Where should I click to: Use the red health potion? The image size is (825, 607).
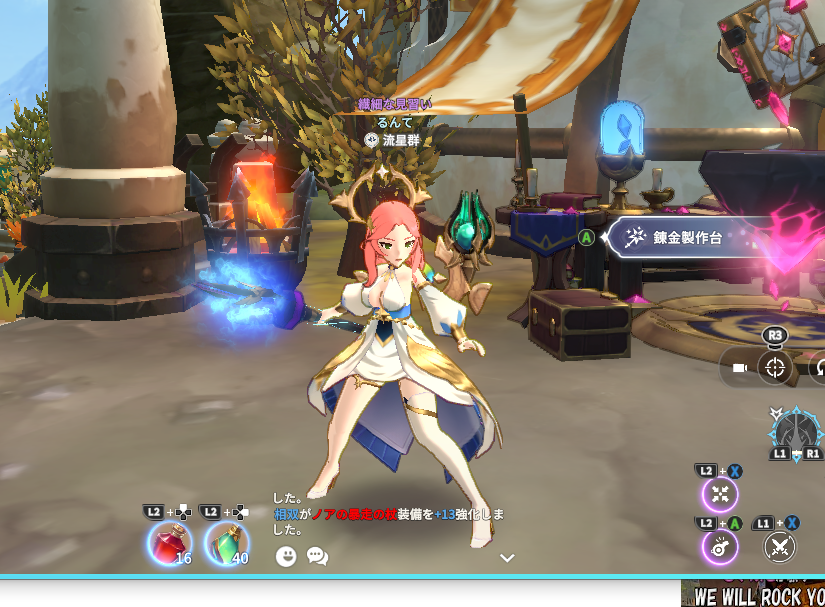pos(169,544)
